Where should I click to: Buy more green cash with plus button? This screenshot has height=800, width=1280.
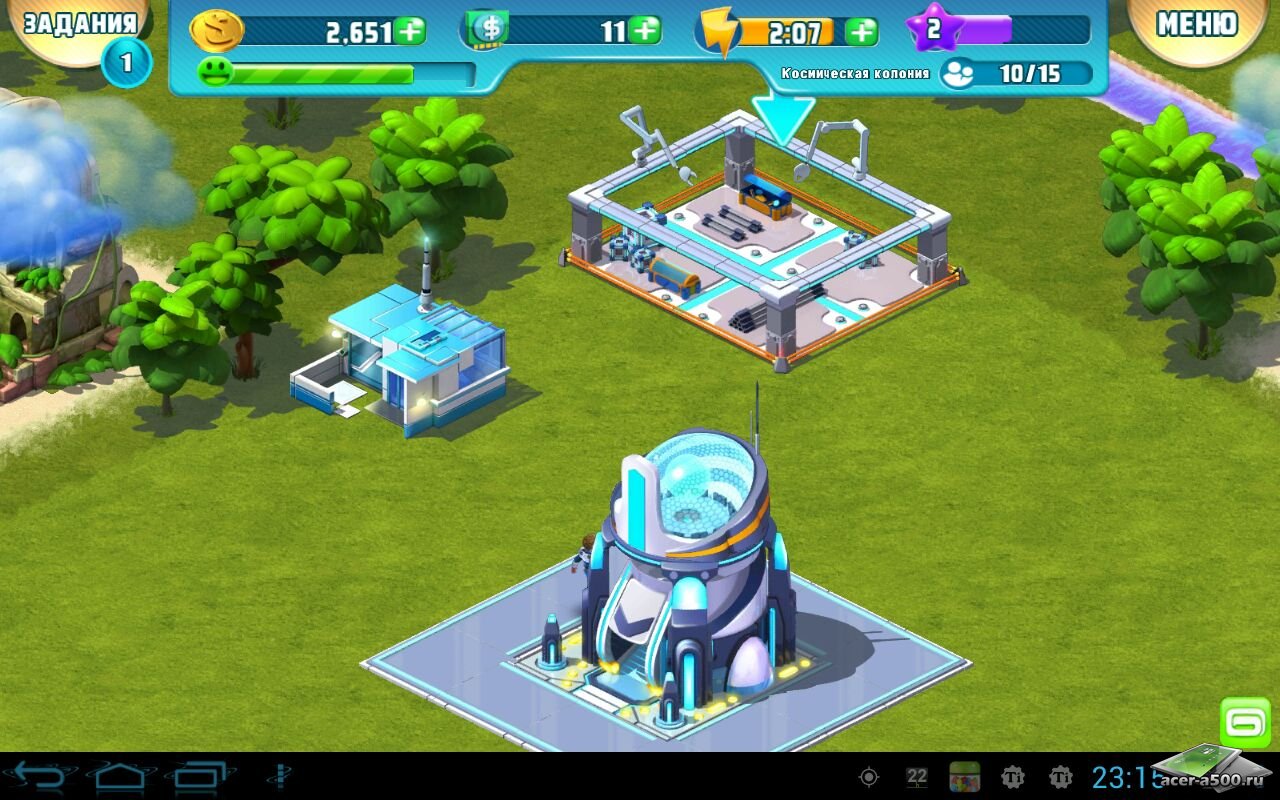tap(645, 30)
